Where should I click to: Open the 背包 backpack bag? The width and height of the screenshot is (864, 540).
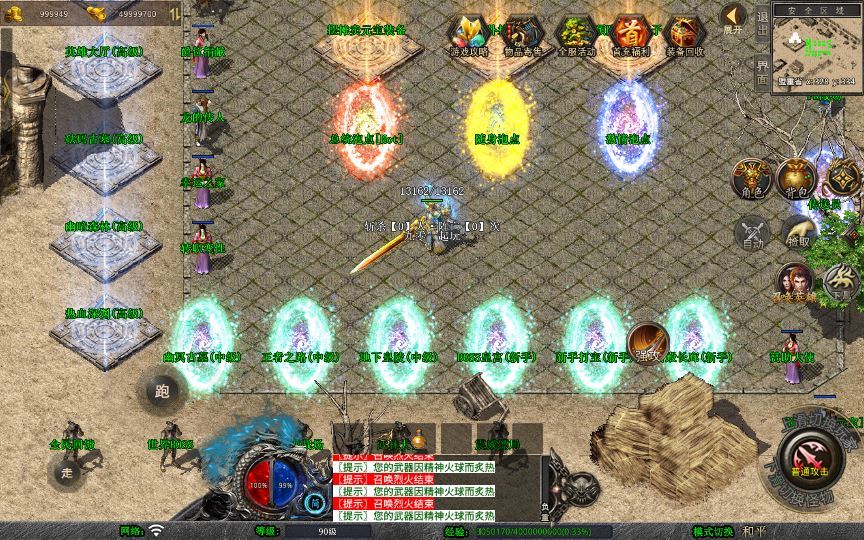797,178
